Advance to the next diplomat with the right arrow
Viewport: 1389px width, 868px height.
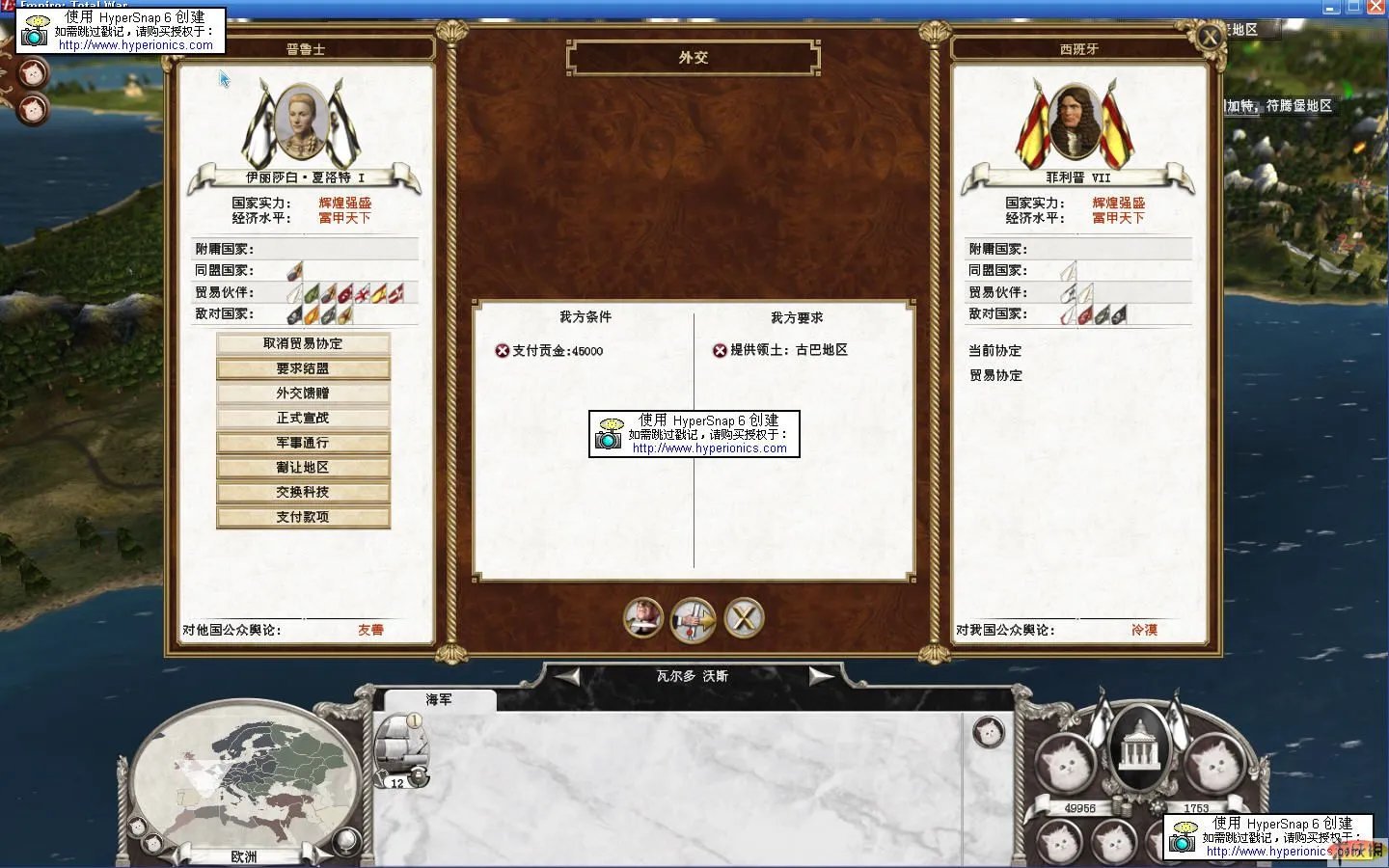[821, 675]
